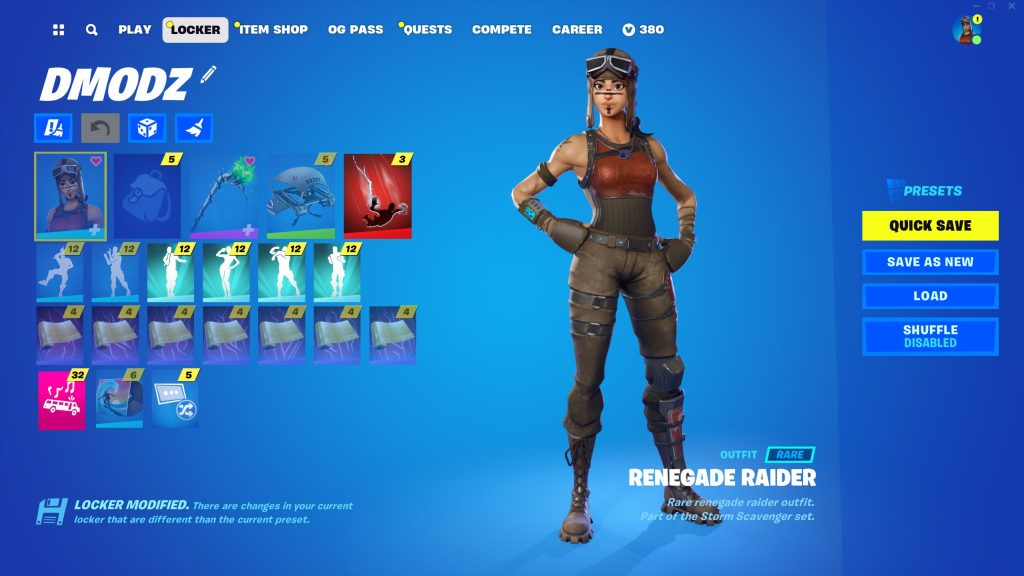
Task: Select the Renegade Raider outfit slot
Action: click(70, 196)
